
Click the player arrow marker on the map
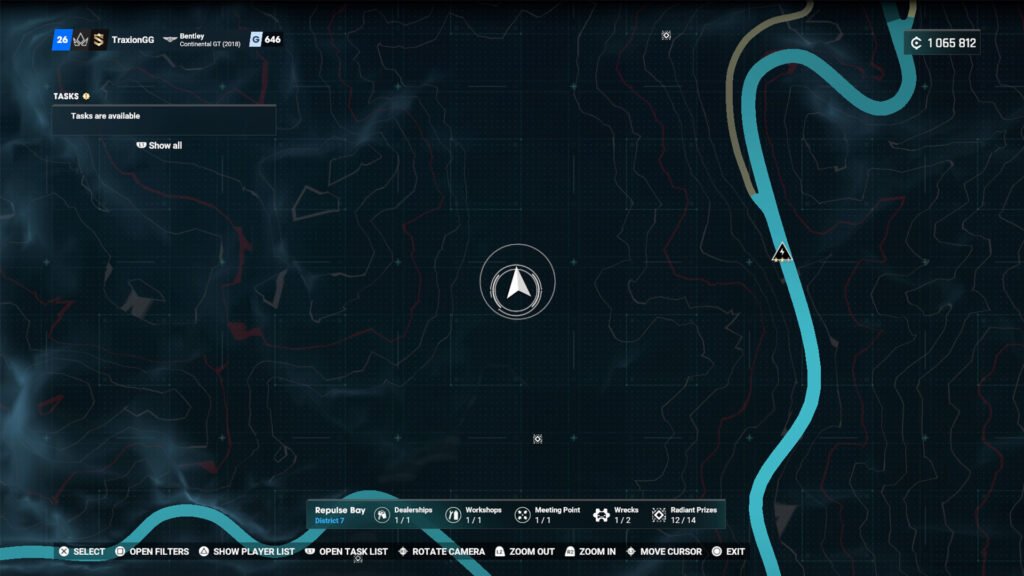(x=517, y=284)
